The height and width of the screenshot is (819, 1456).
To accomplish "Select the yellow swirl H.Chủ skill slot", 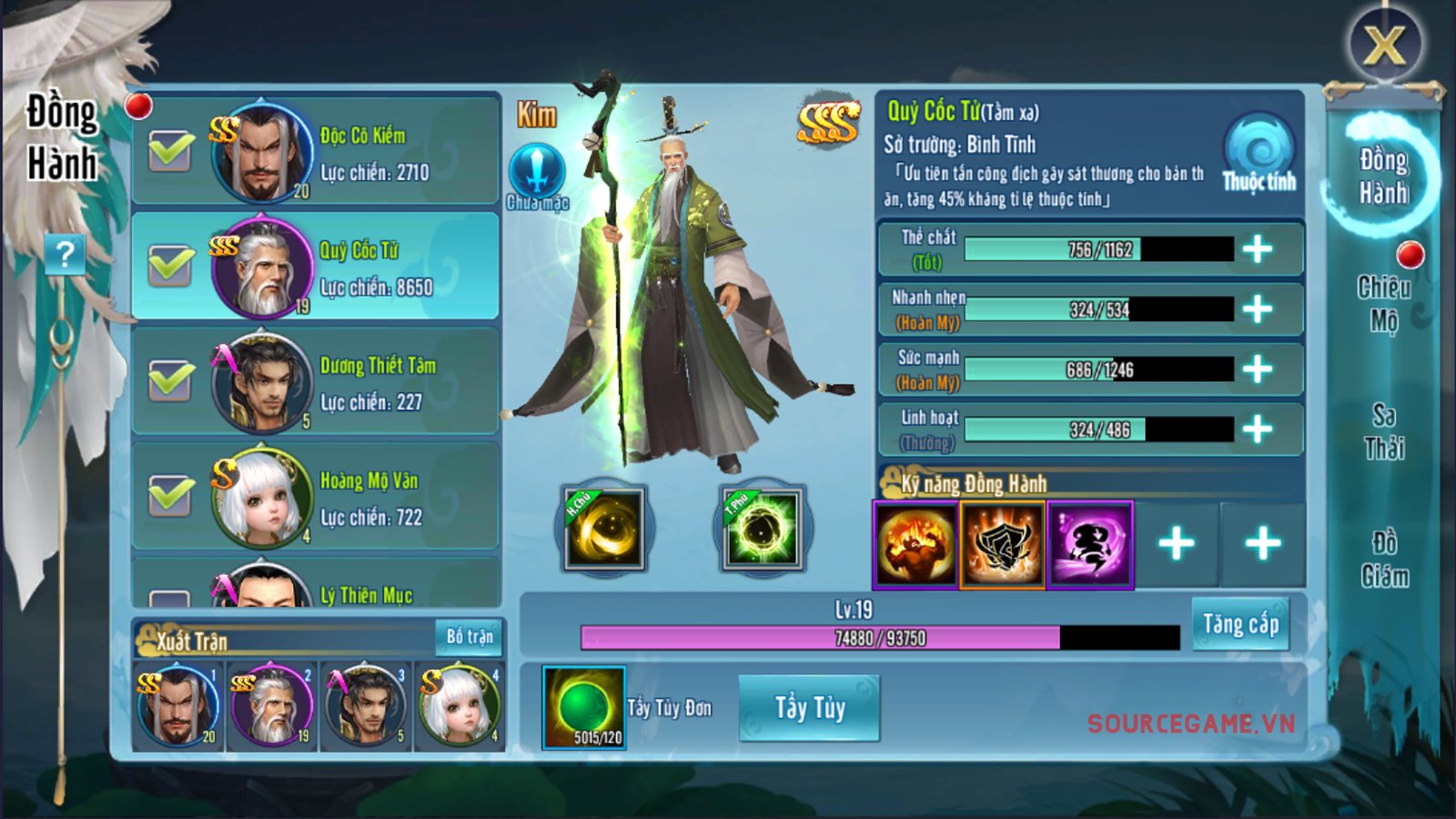I will click(604, 529).
